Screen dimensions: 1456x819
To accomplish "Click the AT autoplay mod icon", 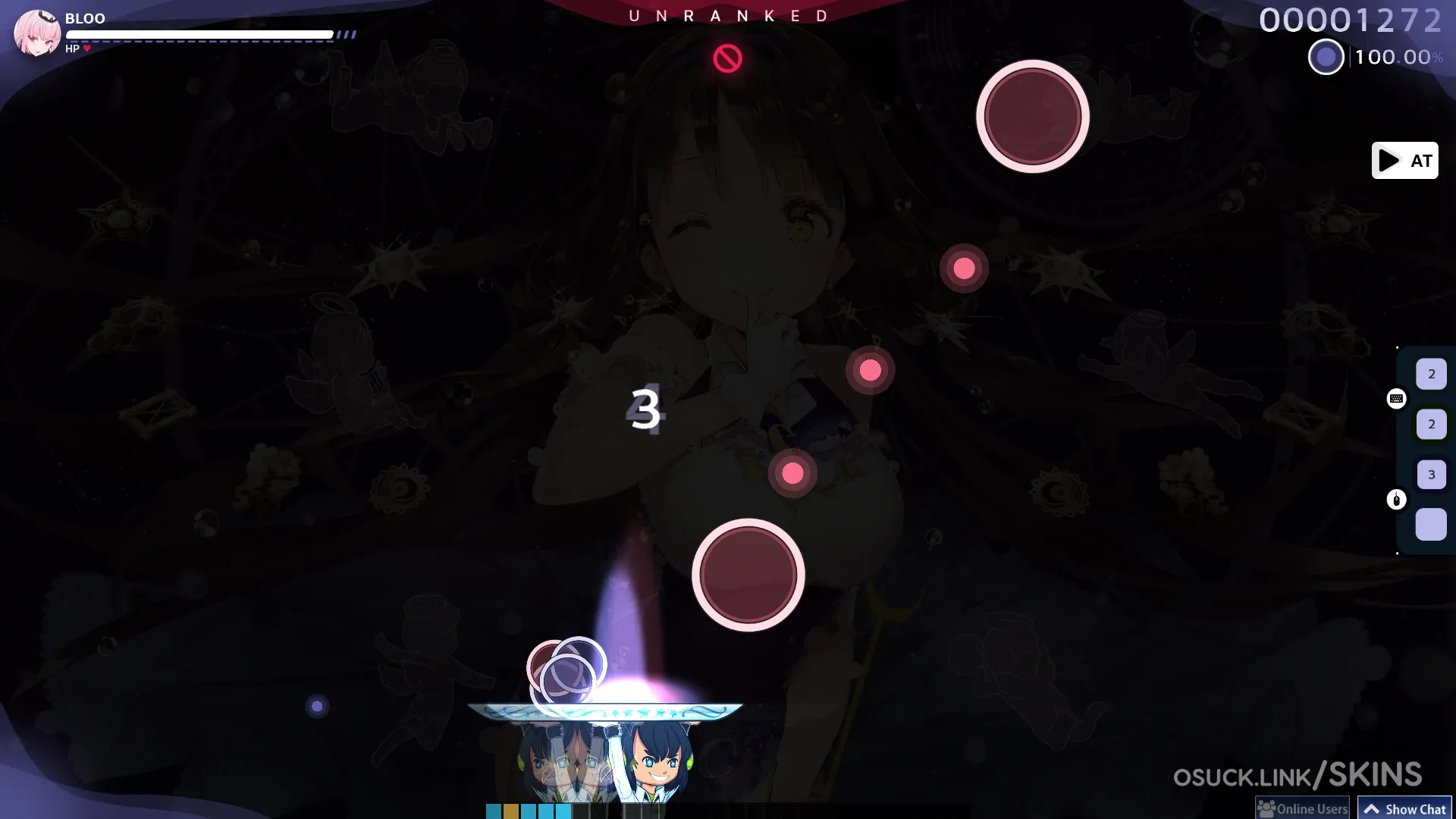I will pos(1404,161).
